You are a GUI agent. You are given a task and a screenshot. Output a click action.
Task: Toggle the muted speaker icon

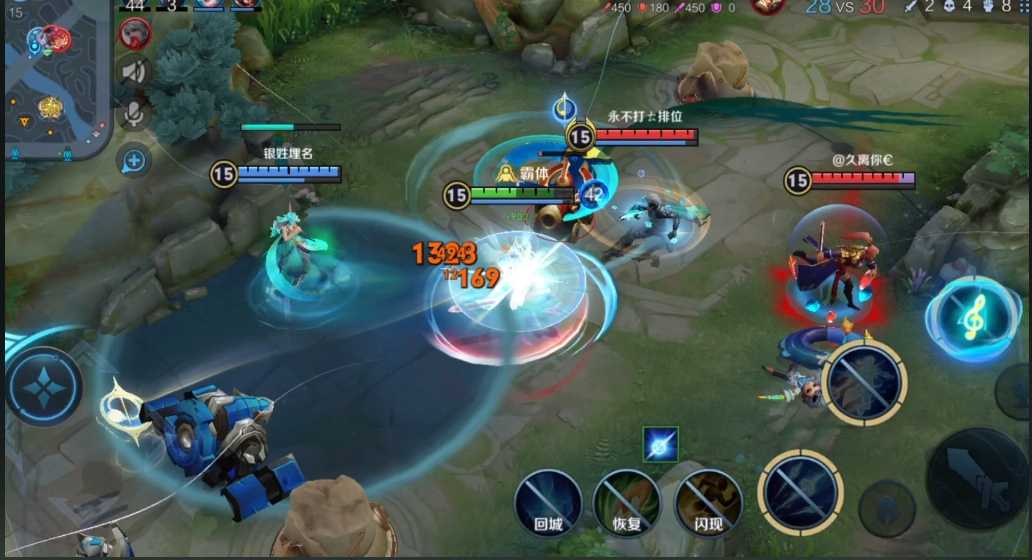135,72
